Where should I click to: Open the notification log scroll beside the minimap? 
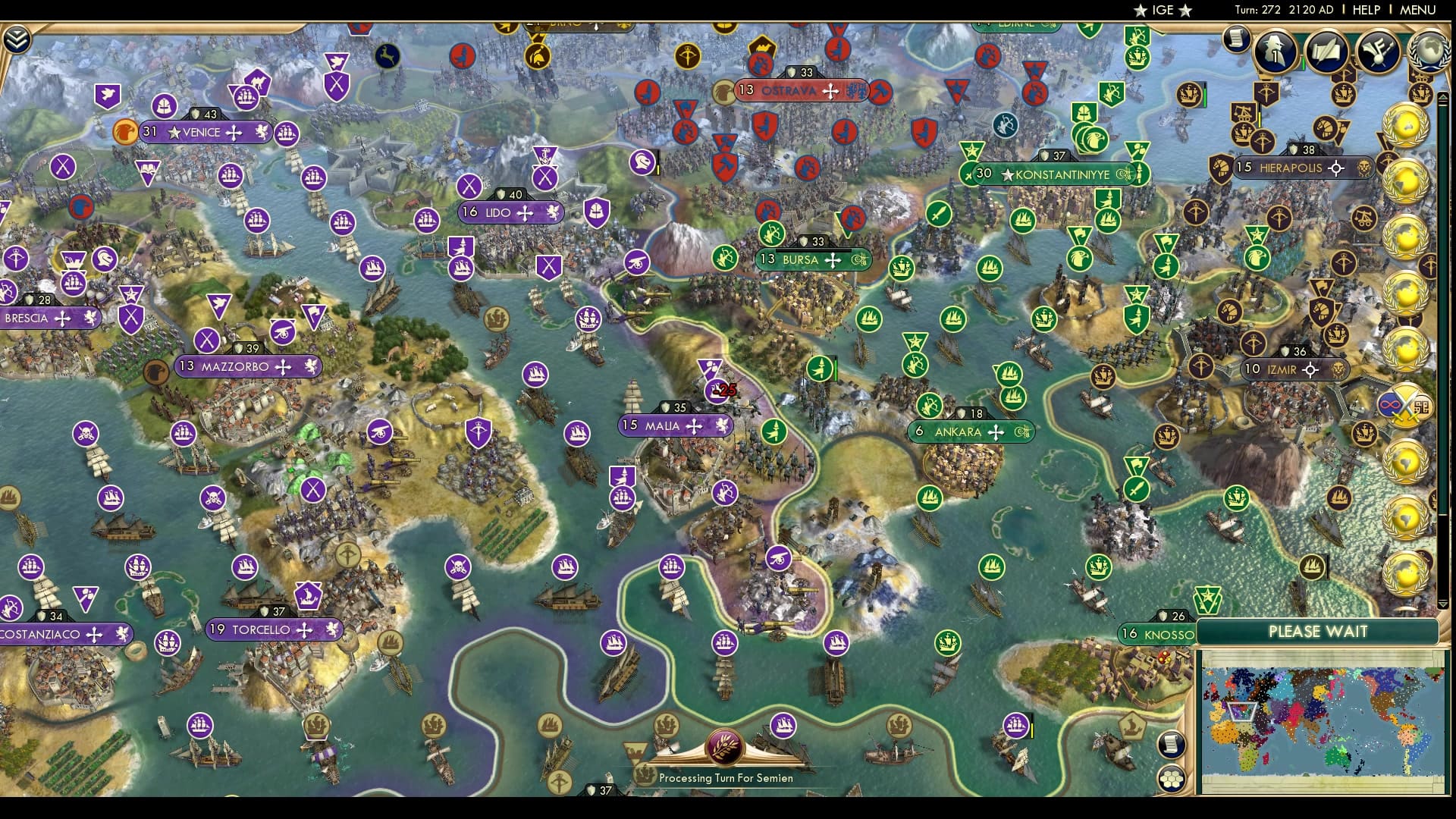(x=1171, y=744)
